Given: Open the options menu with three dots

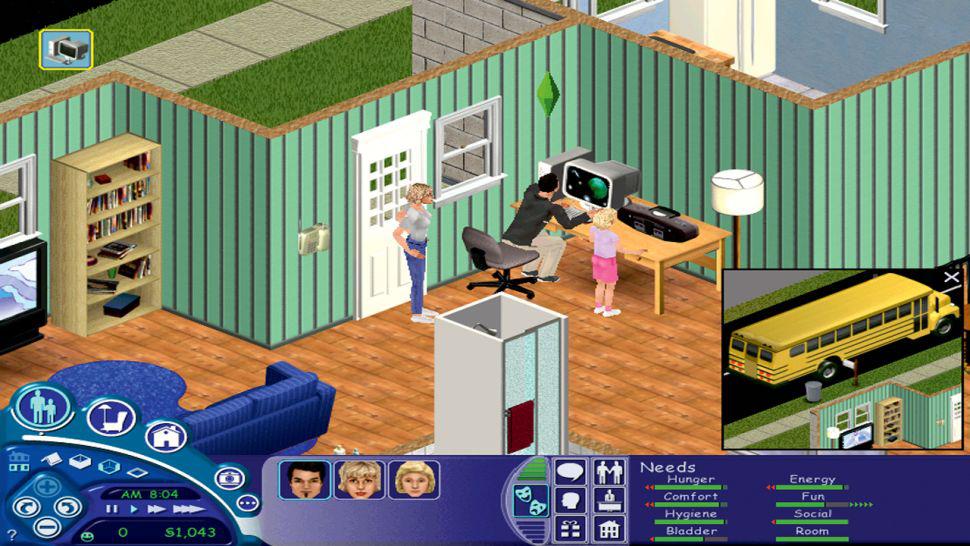Looking at the screenshot, I should [247, 503].
